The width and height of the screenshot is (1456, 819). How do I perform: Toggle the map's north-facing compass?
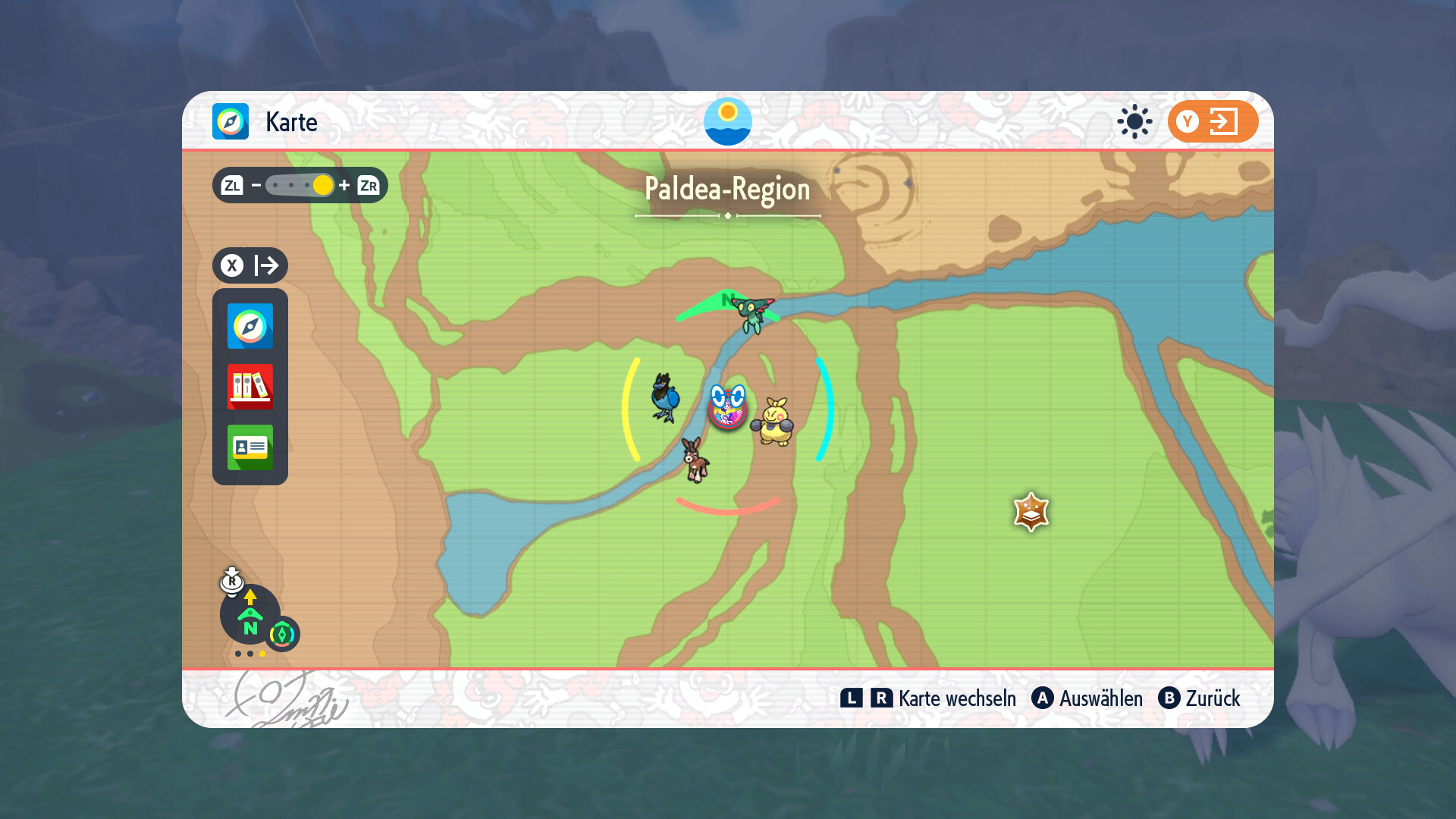(x=250, y=616)
